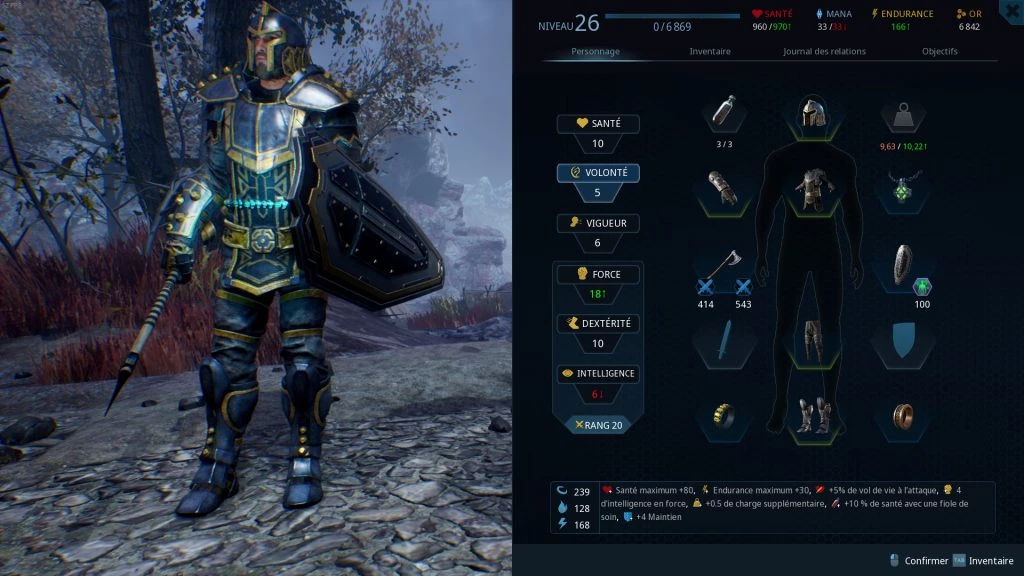Choose the Volonté attribute
The height and width of the screenshot is (576, 1024).
click(598, 173)
